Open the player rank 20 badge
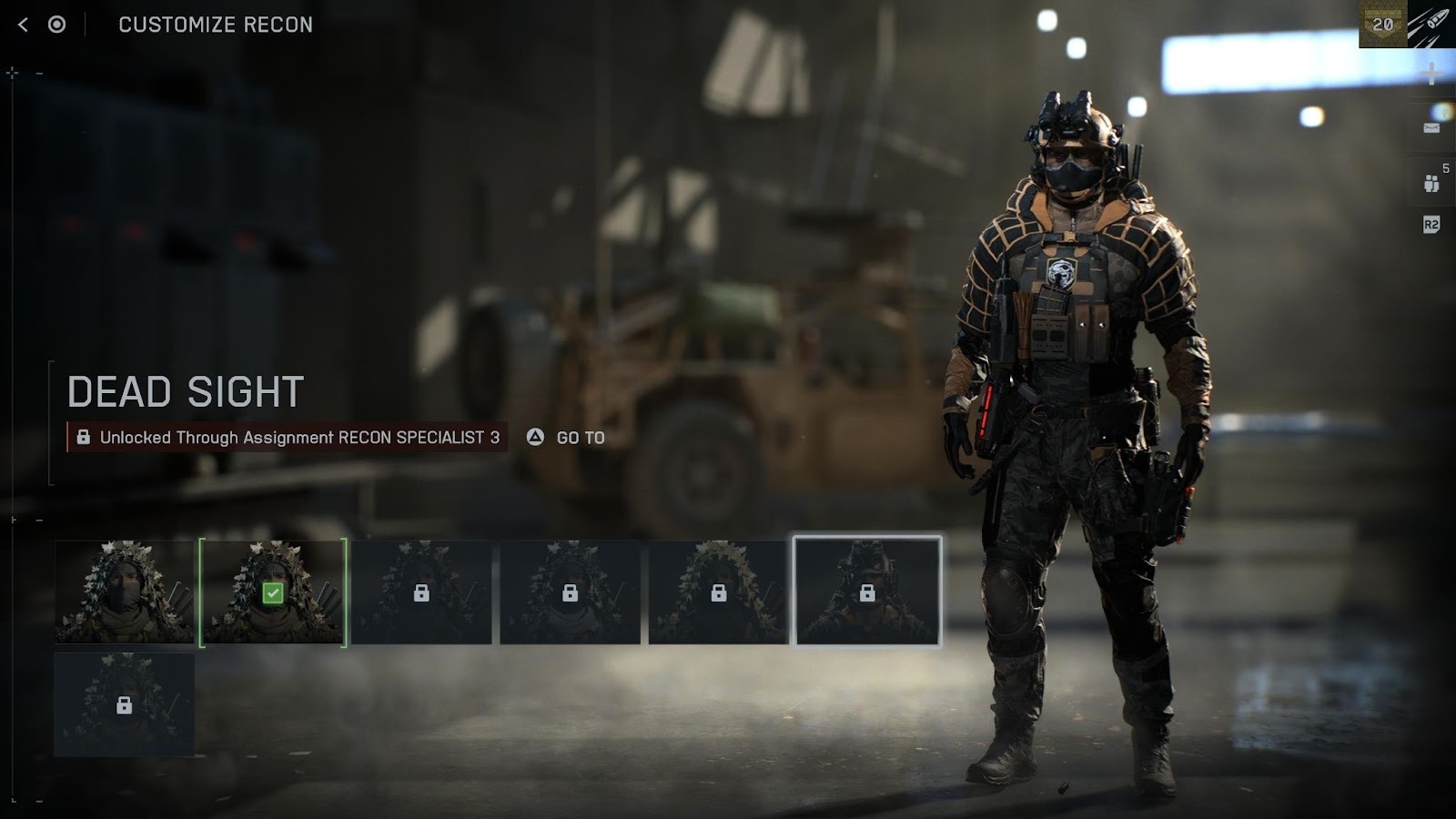 pos(1382,25)
